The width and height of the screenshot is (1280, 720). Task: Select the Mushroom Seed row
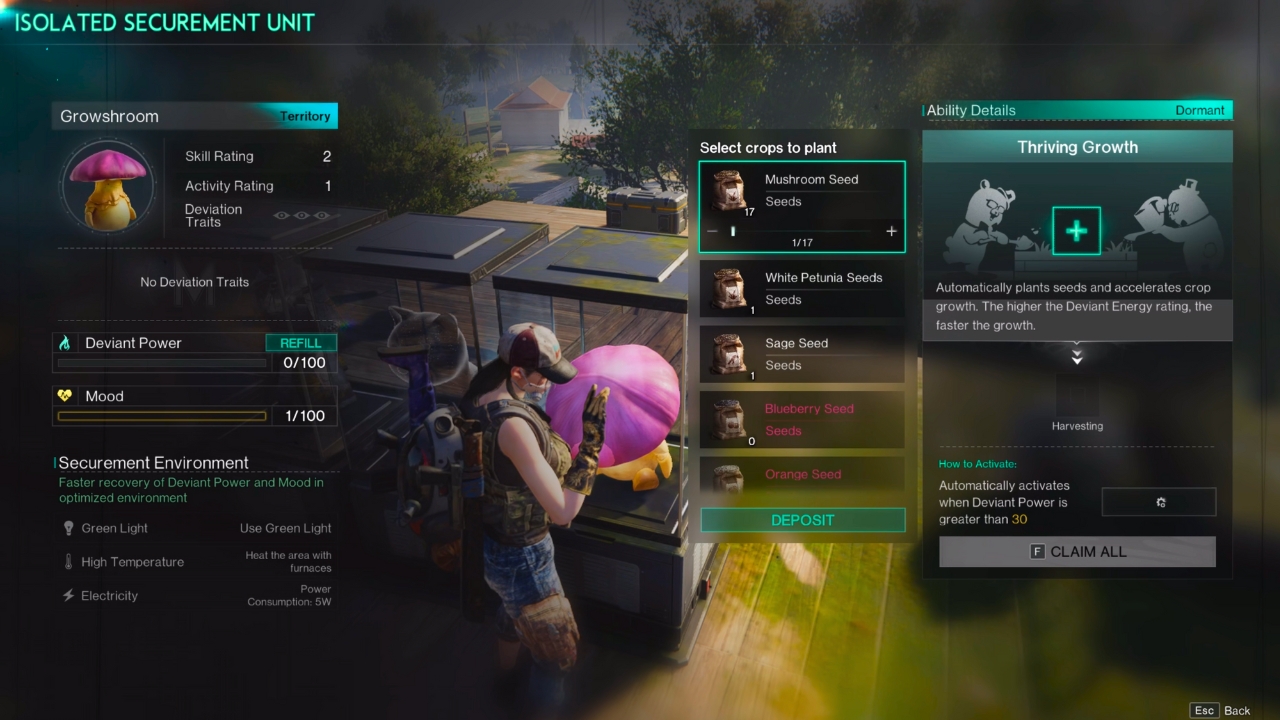pyautogui.click(x=802, y=191)
